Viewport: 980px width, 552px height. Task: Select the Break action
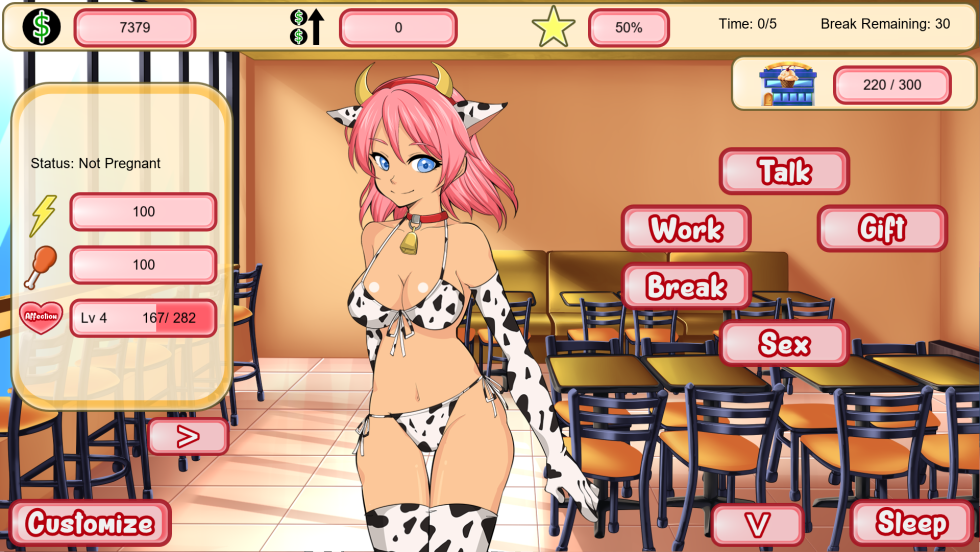tap(686, 287)
